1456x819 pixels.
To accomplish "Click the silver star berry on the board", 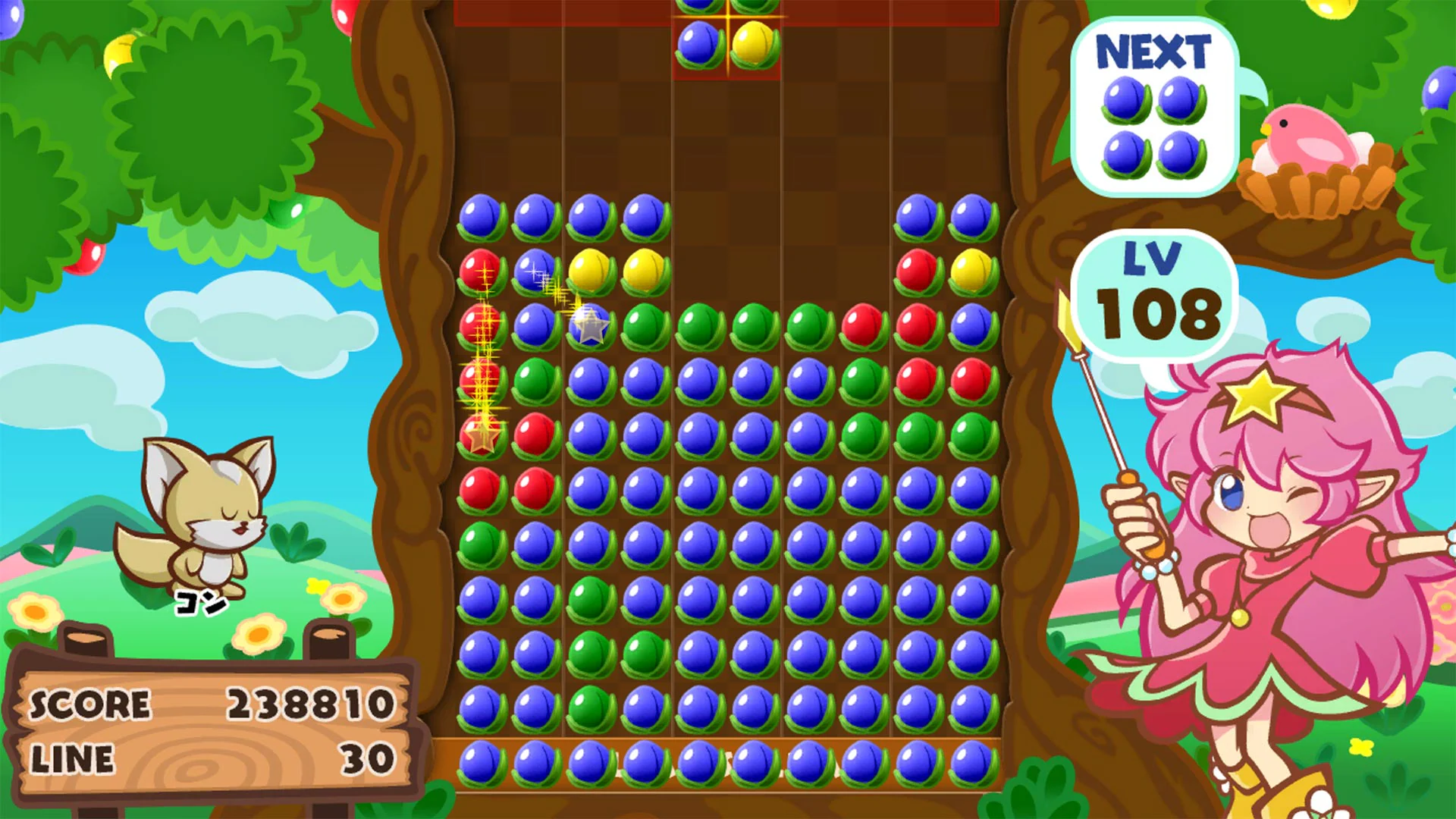I will coord(590,326).
